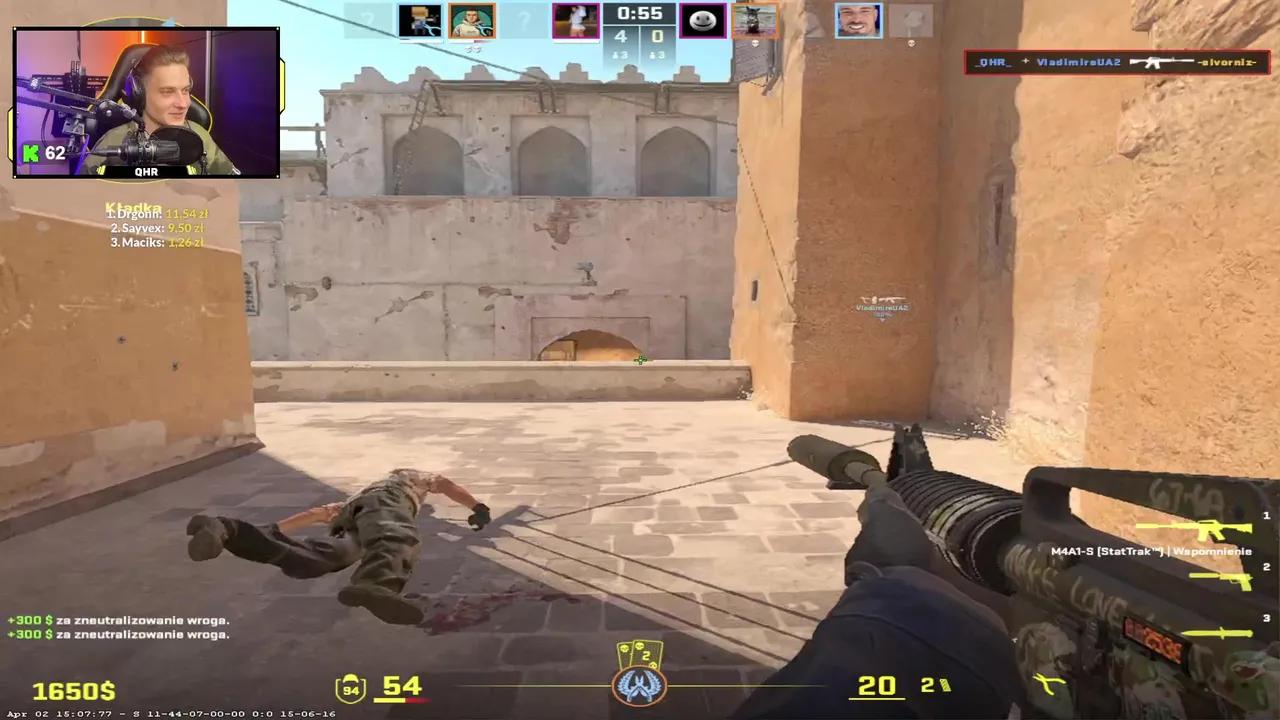Click the yellow T score number 0
The image size is (1280, 720).
coord(657,36)
